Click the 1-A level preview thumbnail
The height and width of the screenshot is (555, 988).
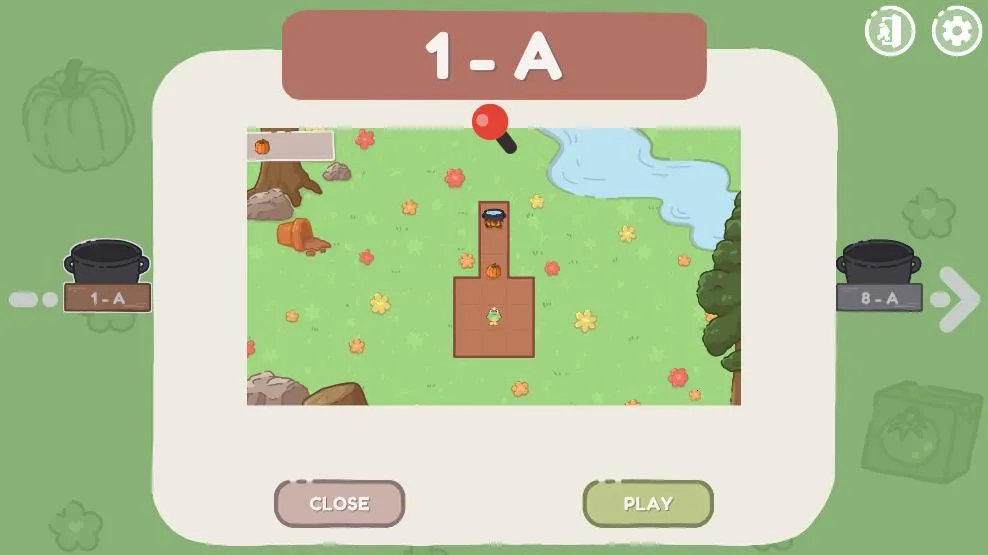[493, 265]
